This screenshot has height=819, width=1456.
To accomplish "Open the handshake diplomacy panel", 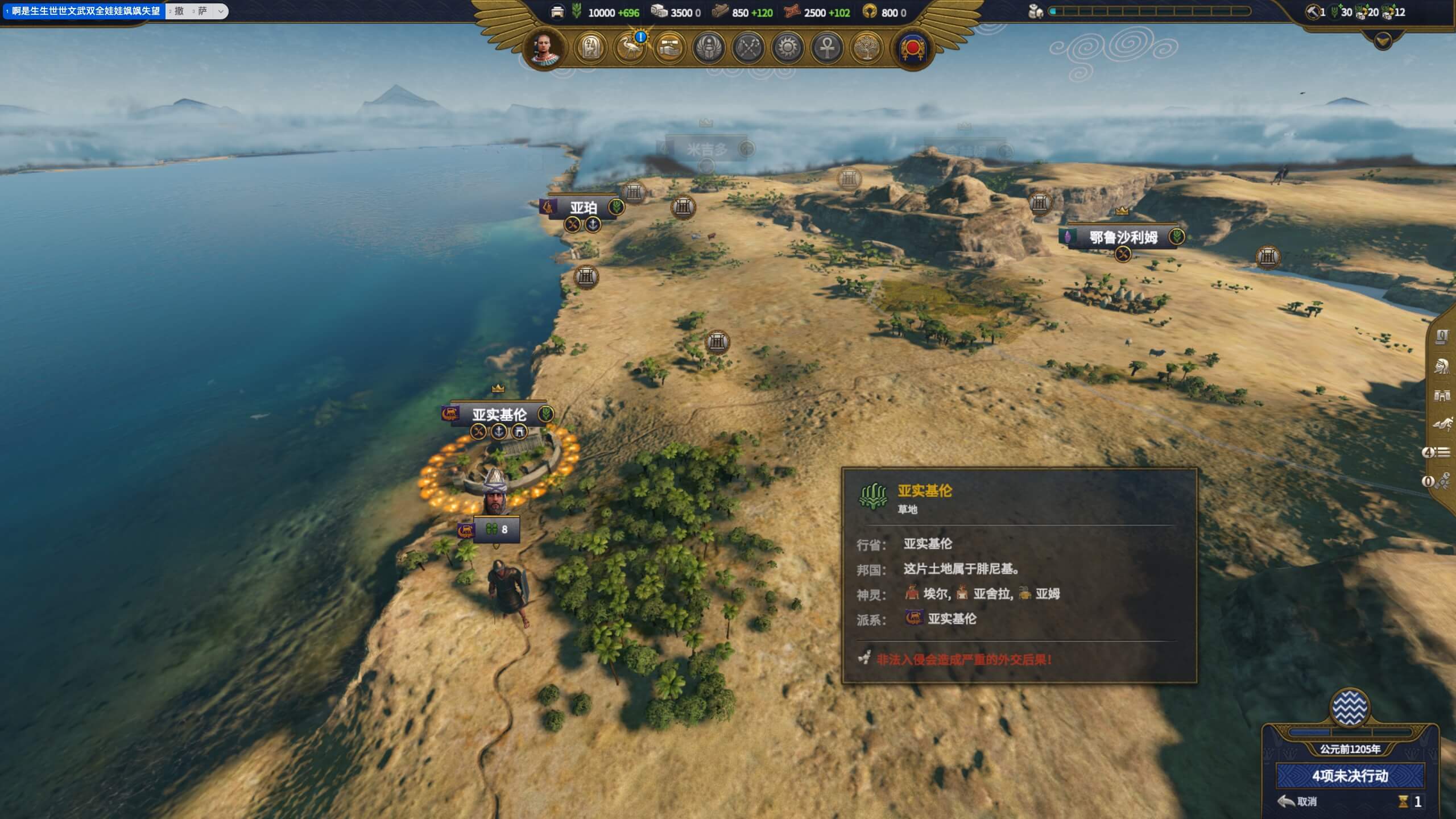I will pyautogui.click(x=669, y=48).
